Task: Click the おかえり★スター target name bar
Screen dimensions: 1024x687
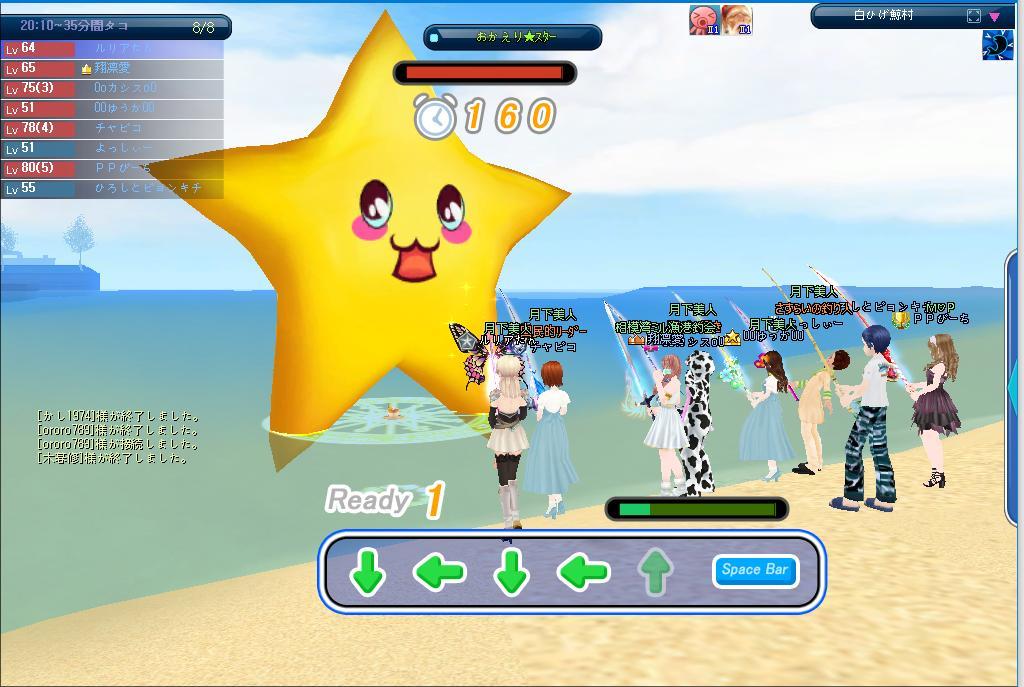Action: (513, 38)
